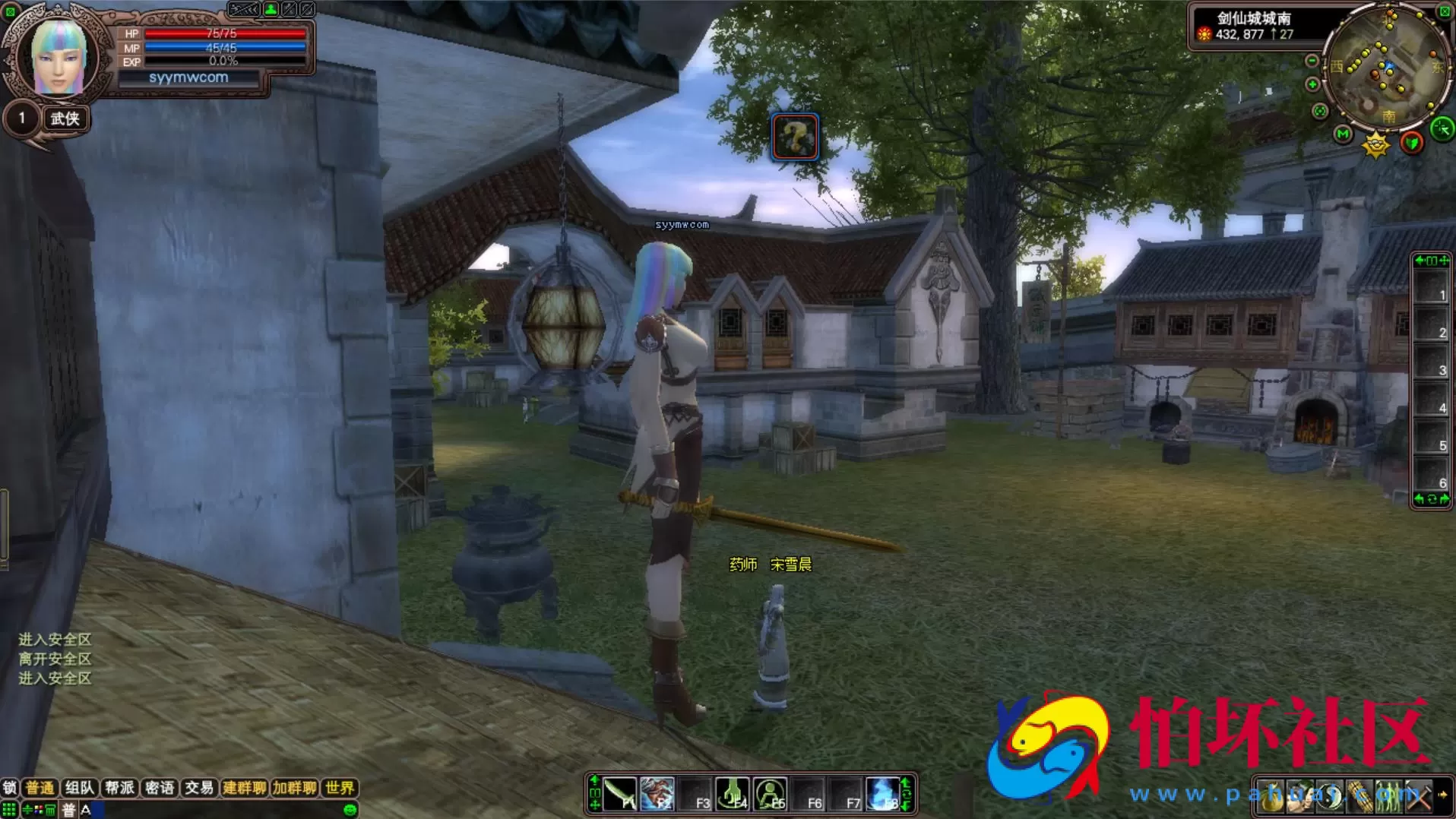The image size is (1456, 819).
Task: Activate the blue flame skill in F8 slot
Action: (882, 794)
